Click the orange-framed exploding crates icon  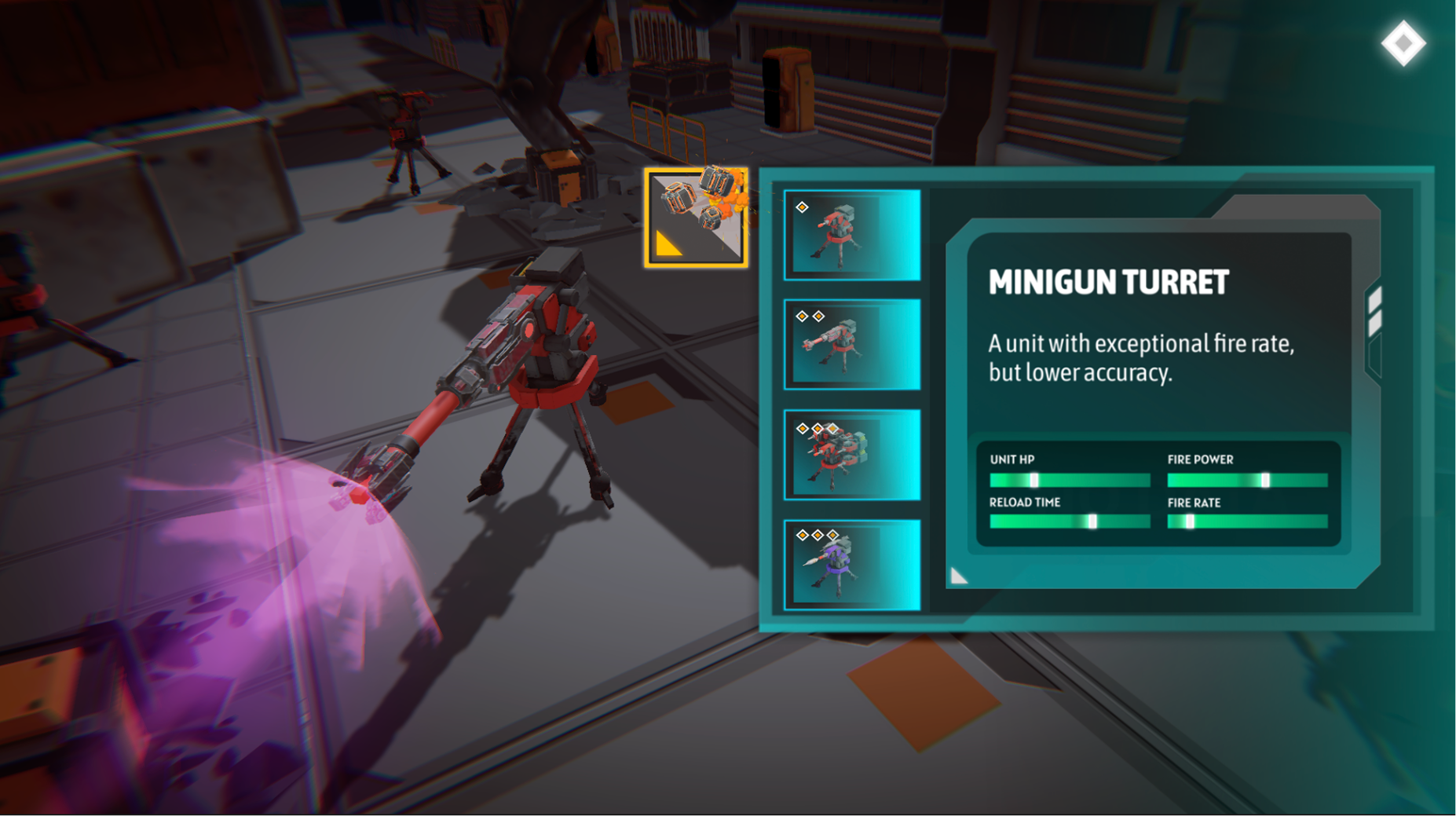point(697,218)
